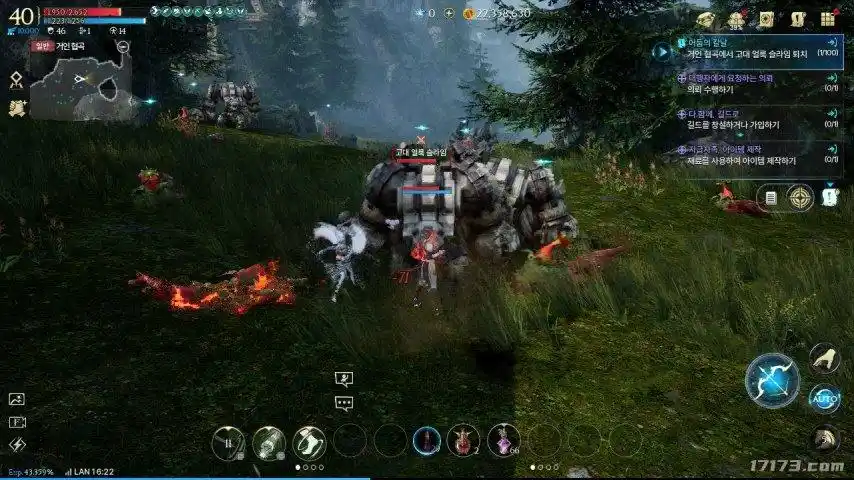The image size is (854, 480).
Task: Open the chat speech bubble button
Action: 344,404
